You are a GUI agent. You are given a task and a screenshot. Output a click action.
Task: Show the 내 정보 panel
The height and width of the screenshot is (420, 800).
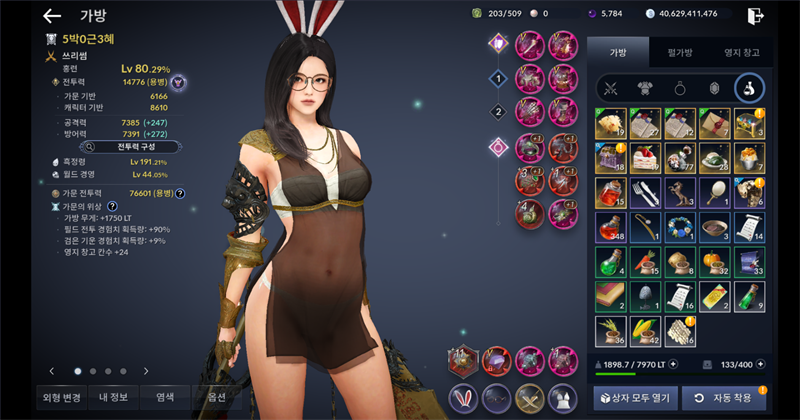[113, 395]
